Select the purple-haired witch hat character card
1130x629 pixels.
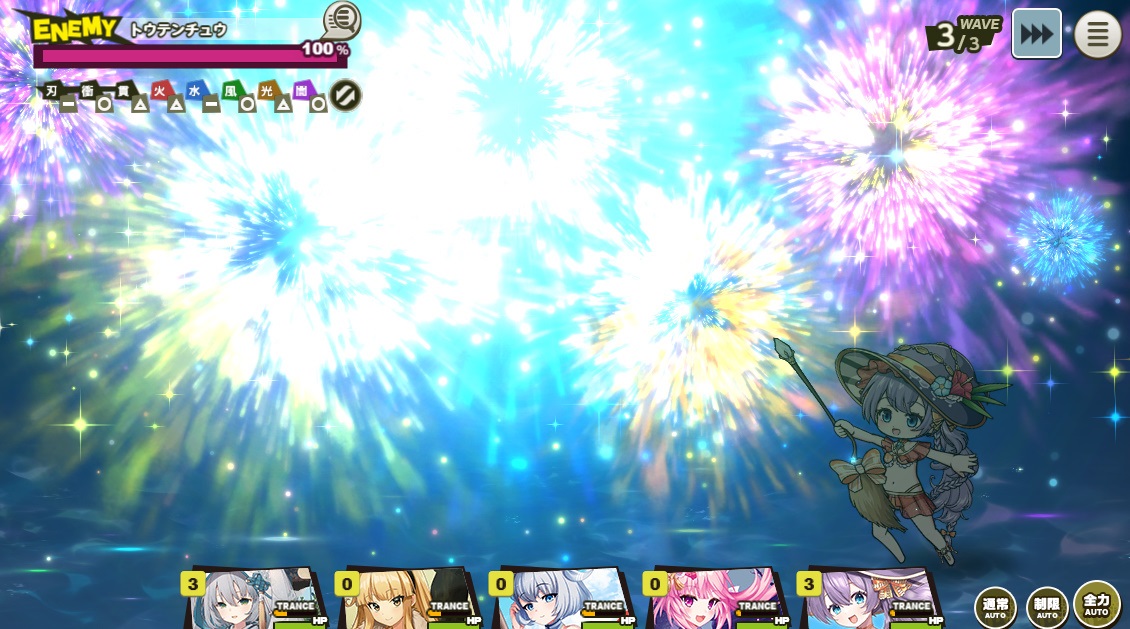pos(868,600)
